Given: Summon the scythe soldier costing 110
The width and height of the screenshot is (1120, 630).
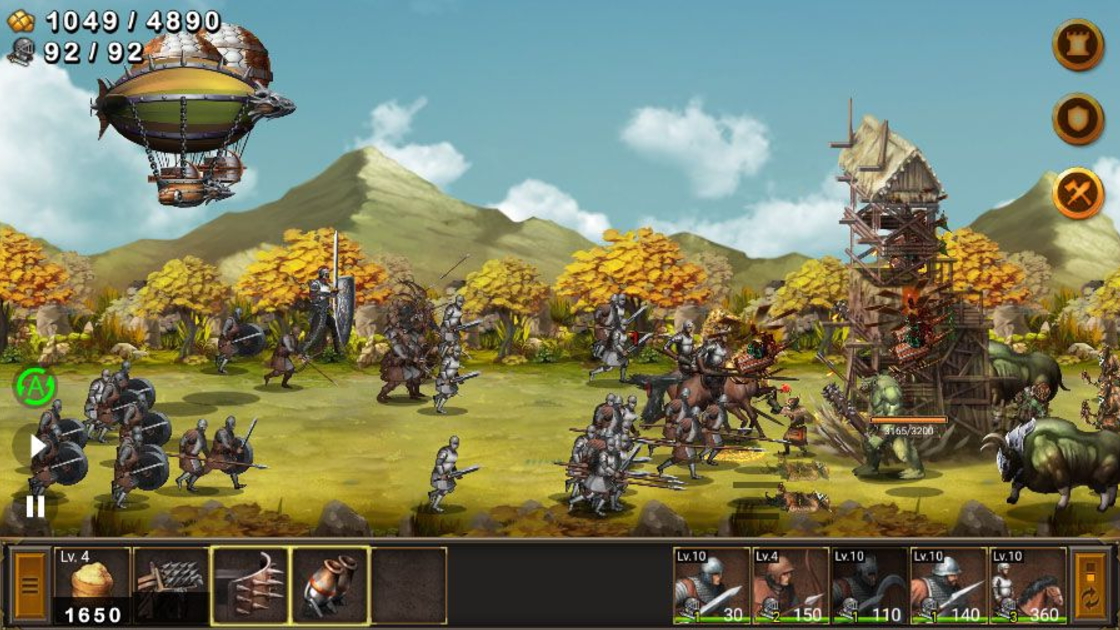Looking at the screenshot, I should click(x=869, y=585).
